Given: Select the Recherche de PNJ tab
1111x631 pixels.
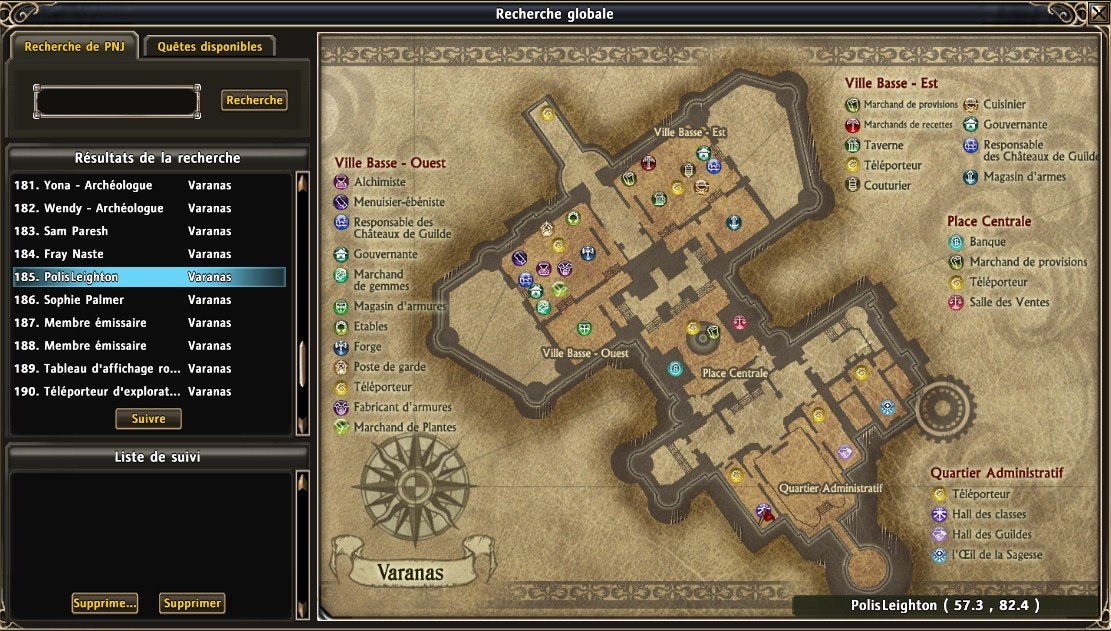Looking at the screenshot, I should [x=75, y=46].
